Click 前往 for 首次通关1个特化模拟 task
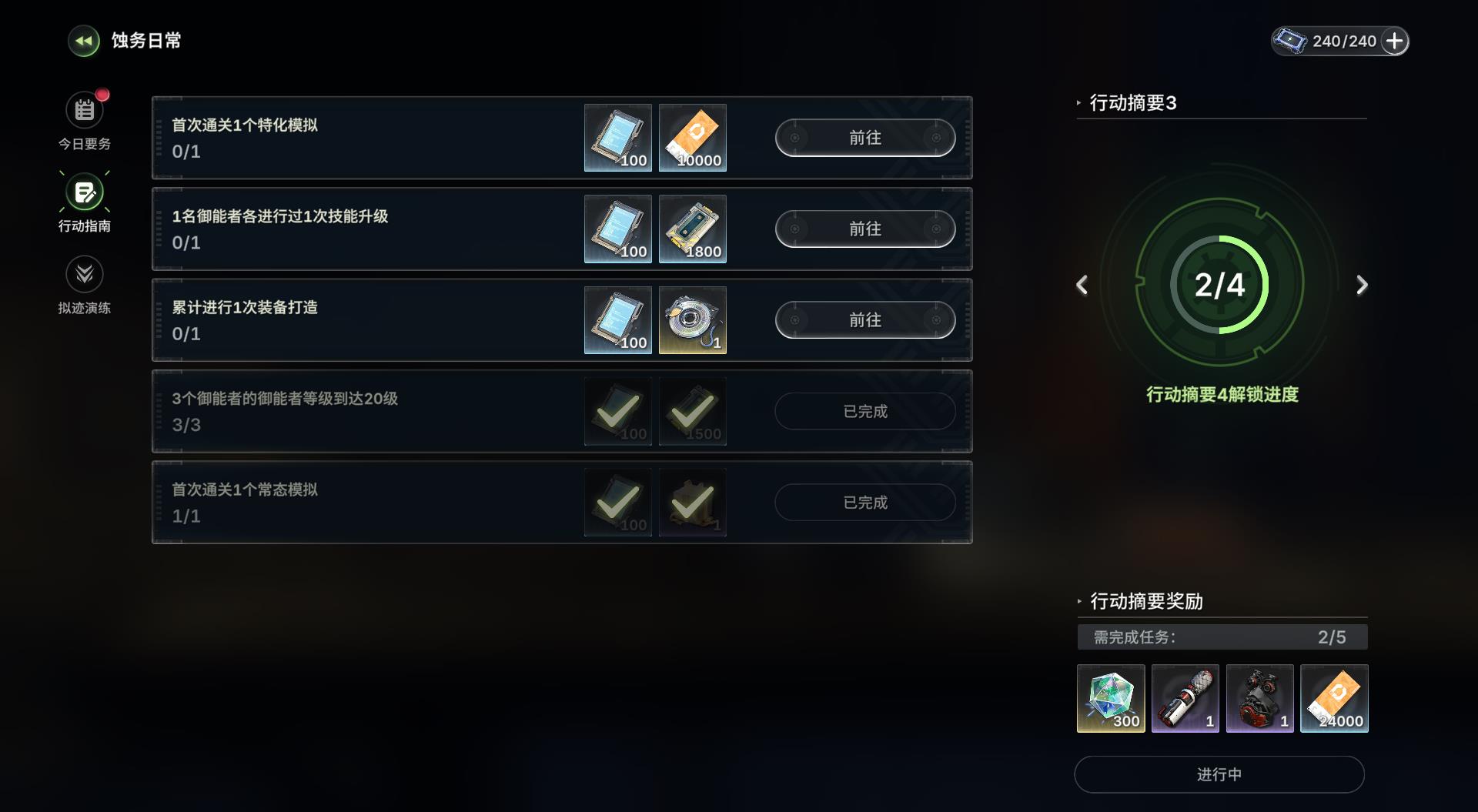Image resolution: width=1478 pixels, height=812 pixels. 864,138
